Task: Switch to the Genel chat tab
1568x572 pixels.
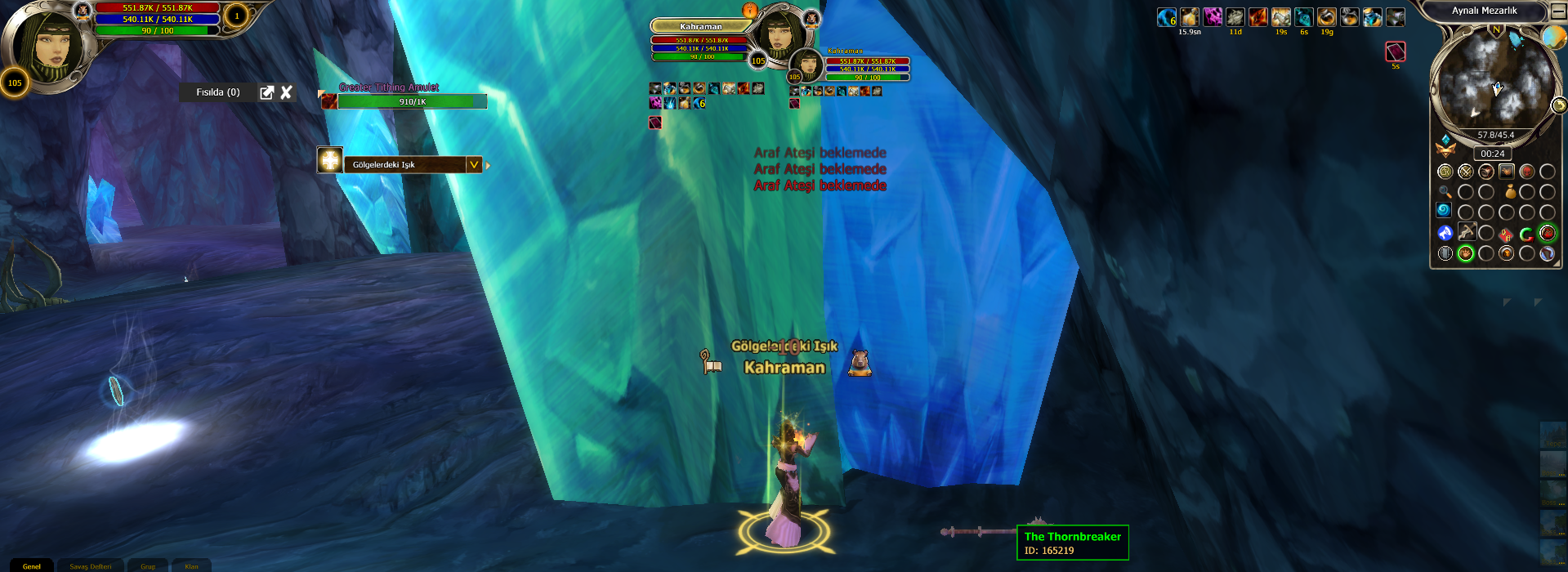Action: 32,565
